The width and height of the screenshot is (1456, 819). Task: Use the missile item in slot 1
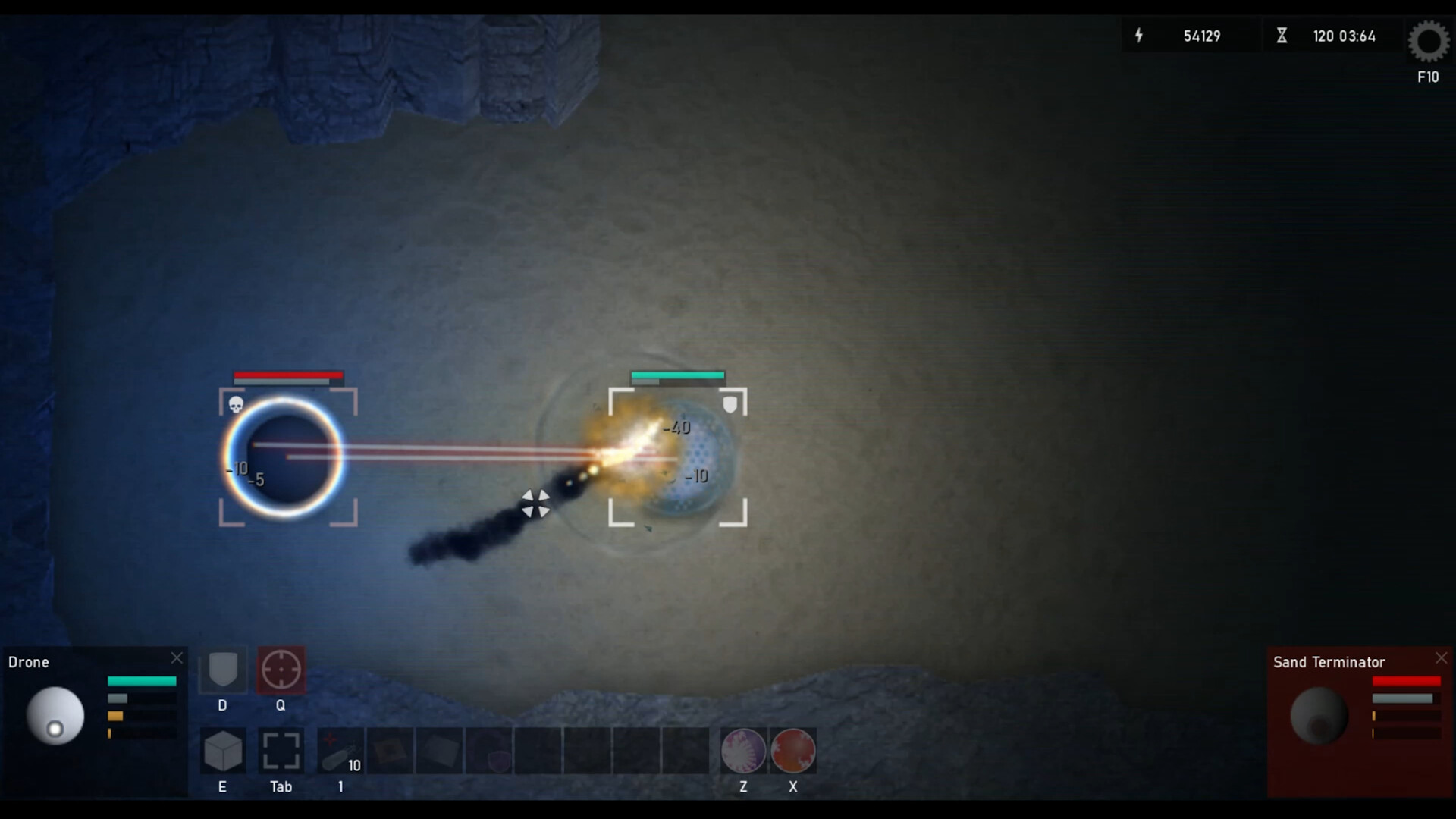[341, 751]
